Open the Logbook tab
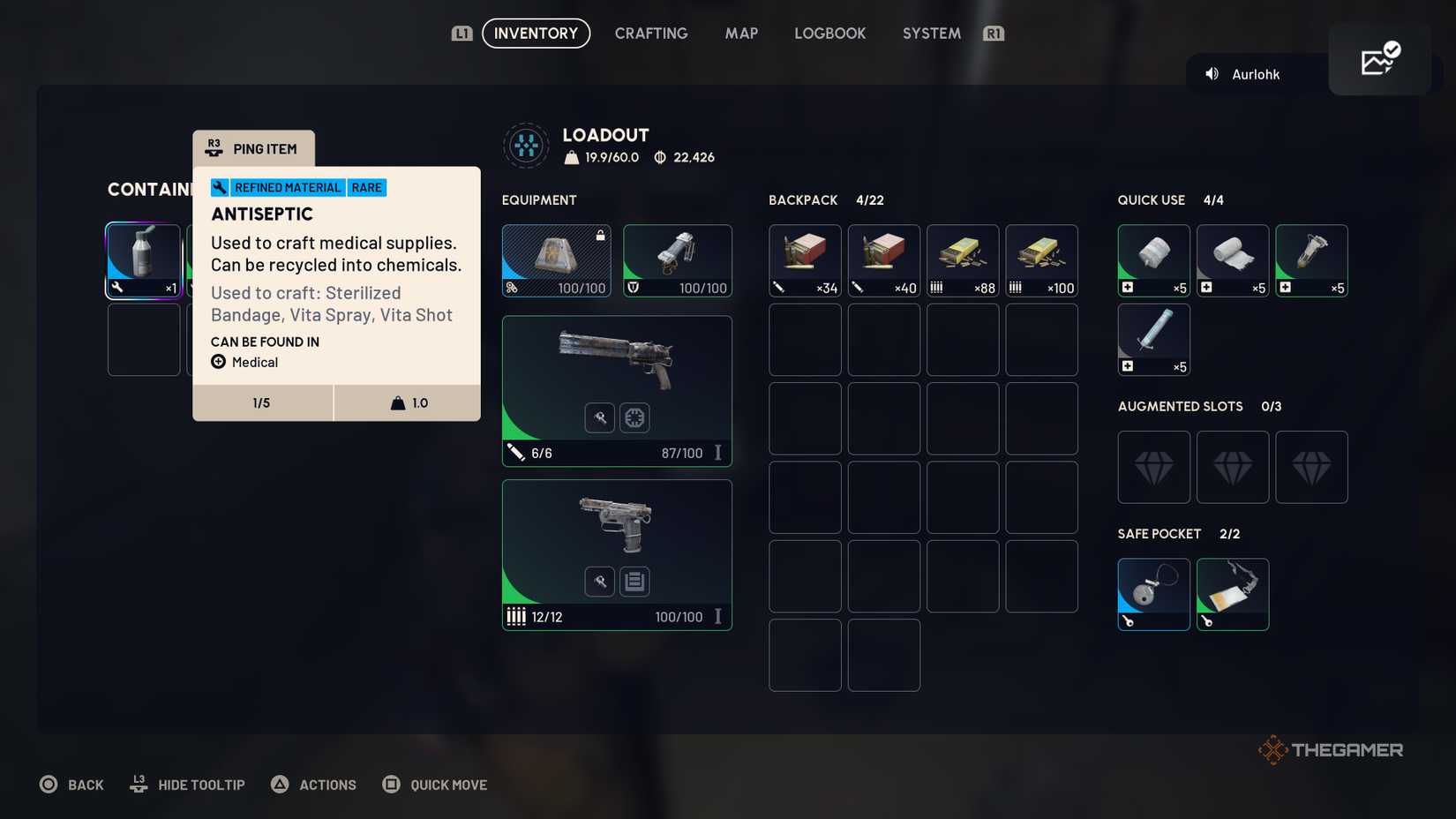This screenshot has height=819, width=1456. (x=829, y=33)
